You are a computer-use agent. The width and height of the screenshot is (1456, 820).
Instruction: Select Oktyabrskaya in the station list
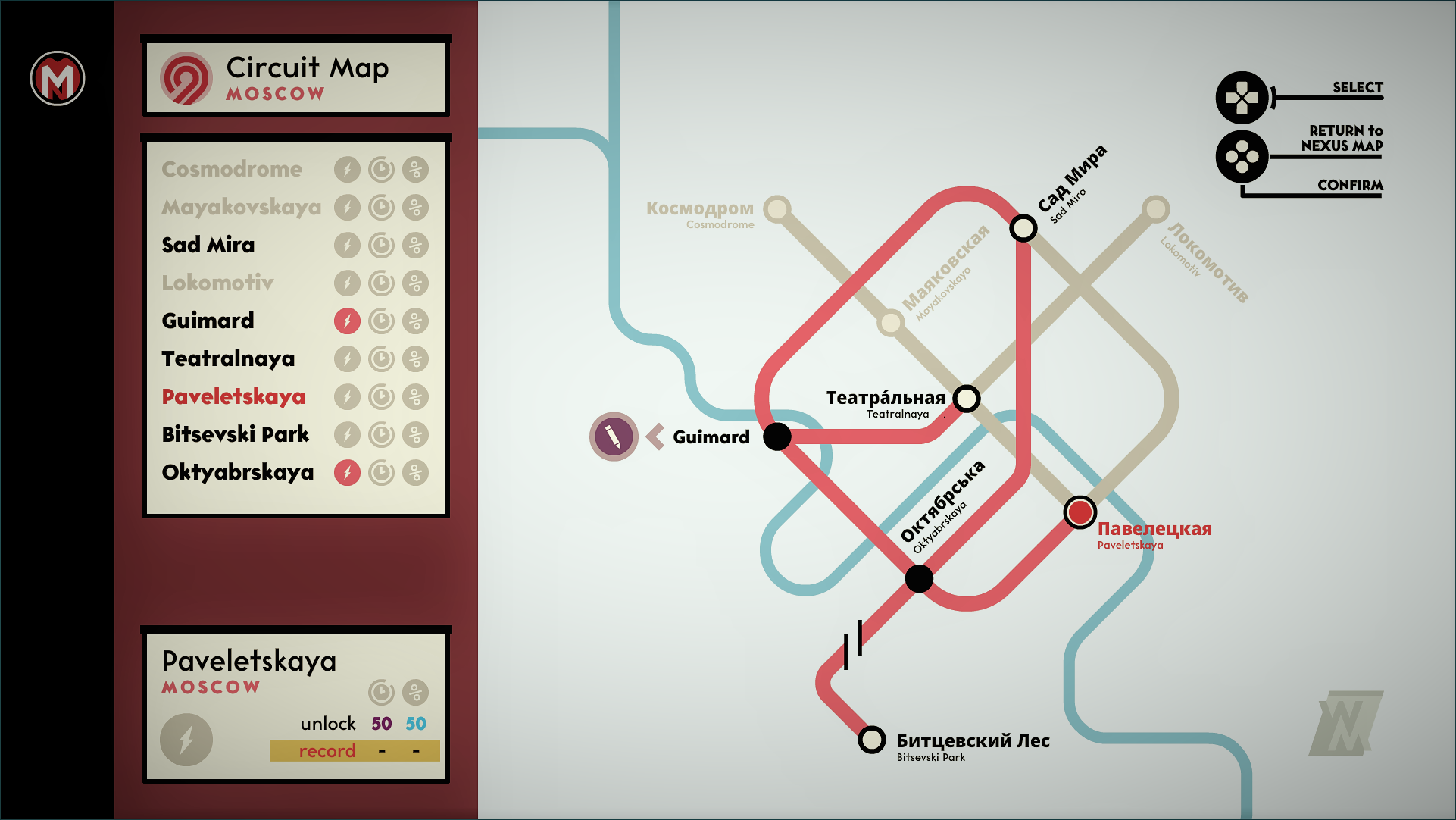(x=238, y=472)
